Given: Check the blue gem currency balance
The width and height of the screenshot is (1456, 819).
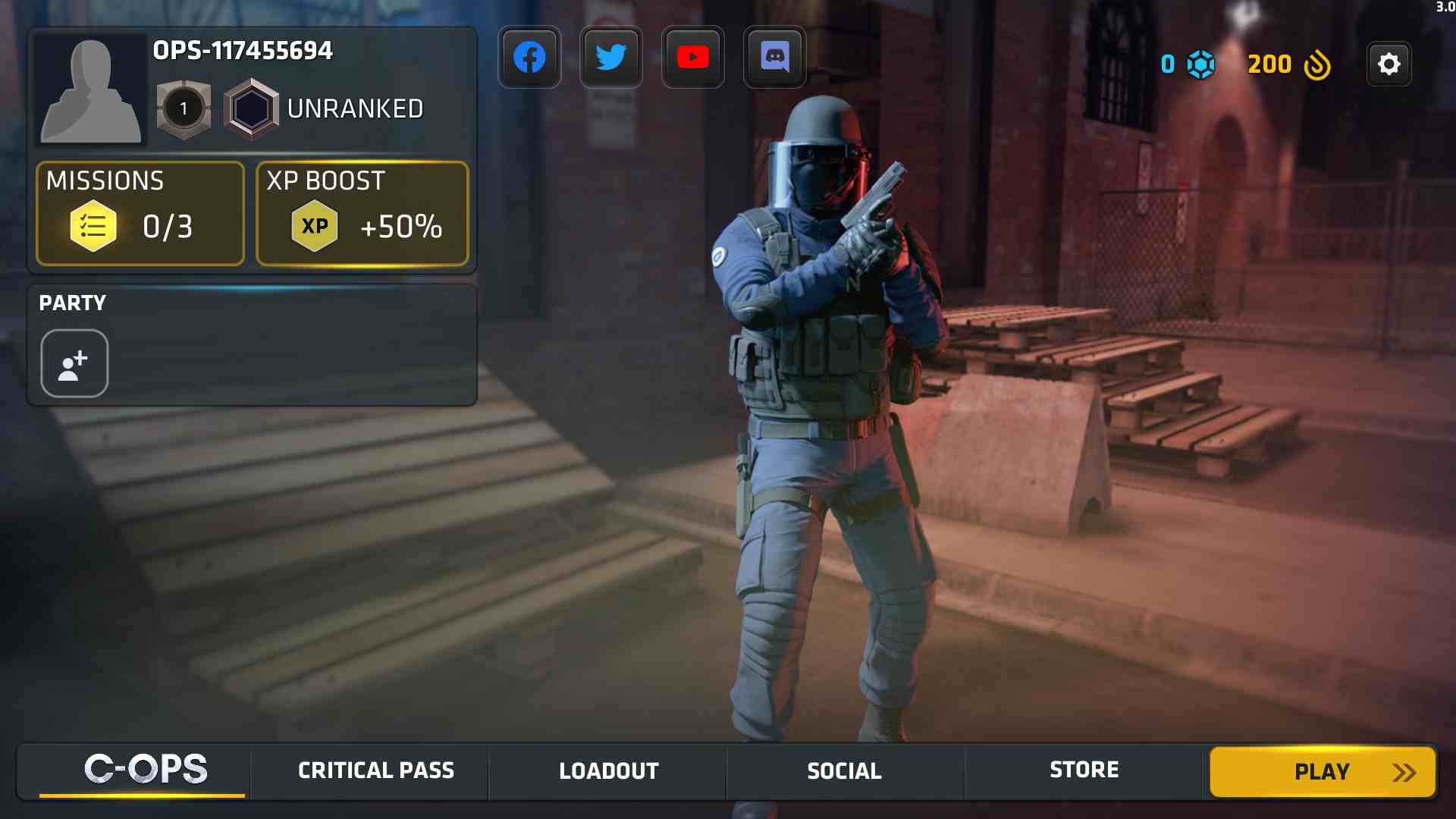Looking at the screenshot, I should 1185,64.
